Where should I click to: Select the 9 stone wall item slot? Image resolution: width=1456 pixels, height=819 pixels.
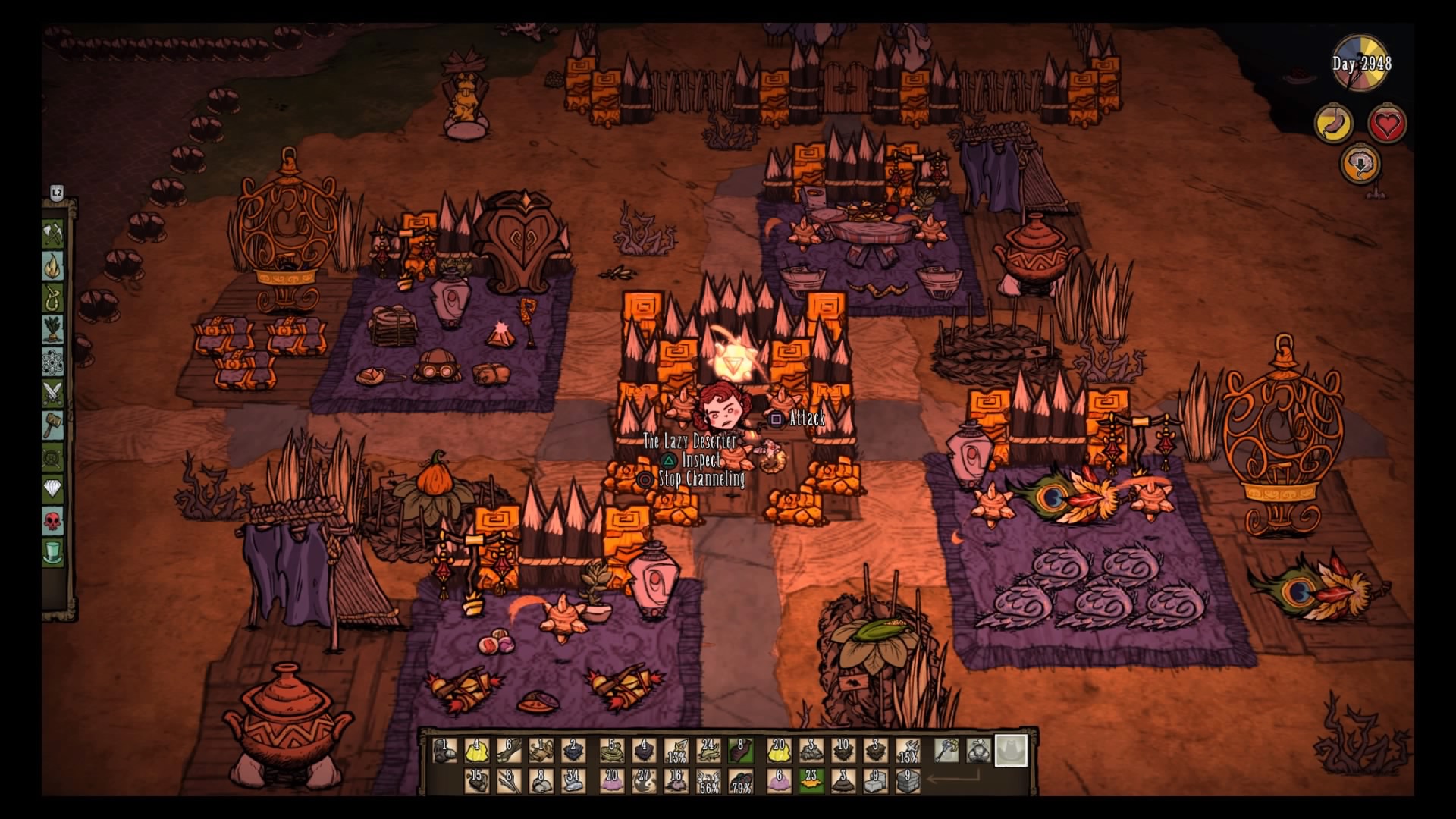pyautogui.click(x=907, y=781)
